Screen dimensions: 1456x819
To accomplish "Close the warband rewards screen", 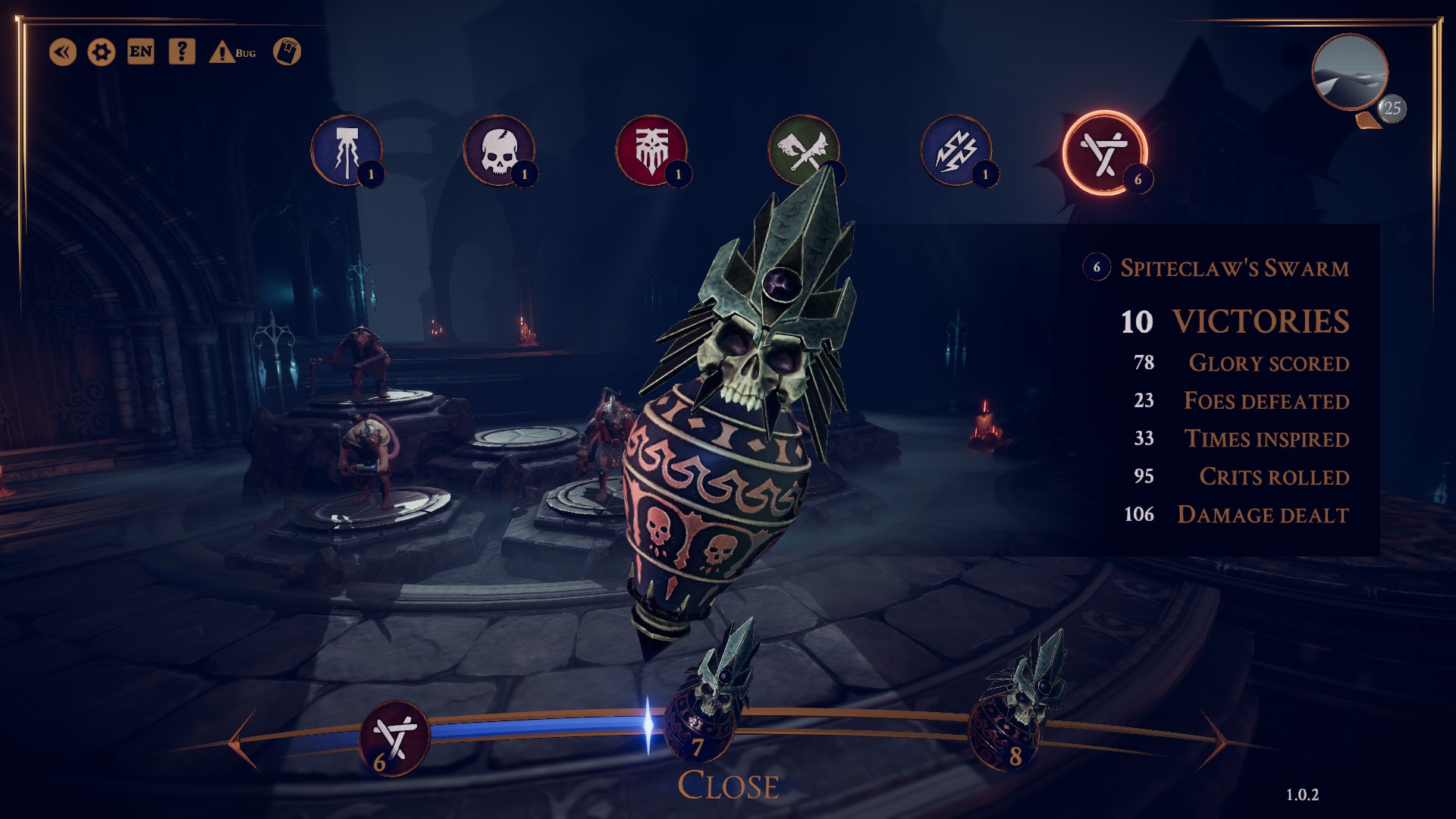I will pyautogui.click(x=728, y=786).
